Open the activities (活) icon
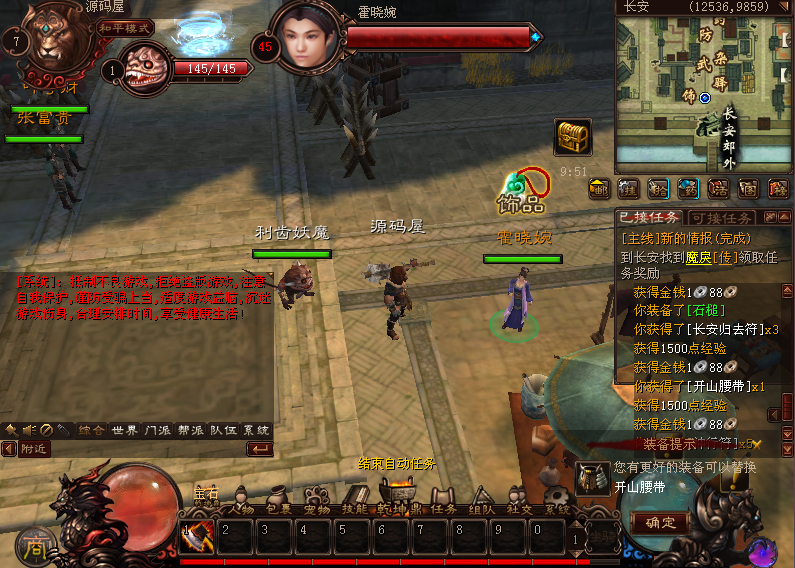 pyautogui.click(x=718, y=189)
